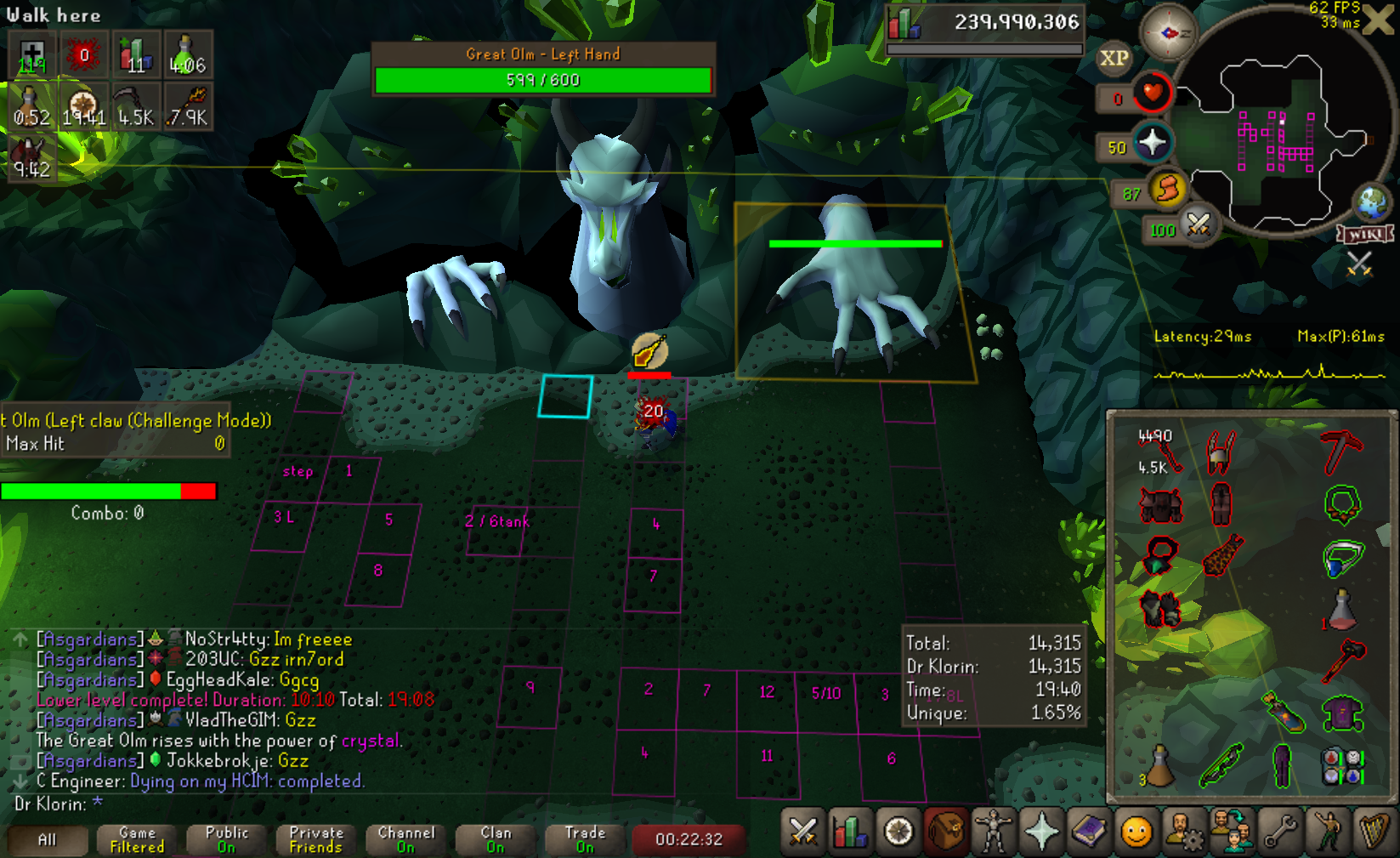Open the Settings wrench tab

(x=1280, y=832)
